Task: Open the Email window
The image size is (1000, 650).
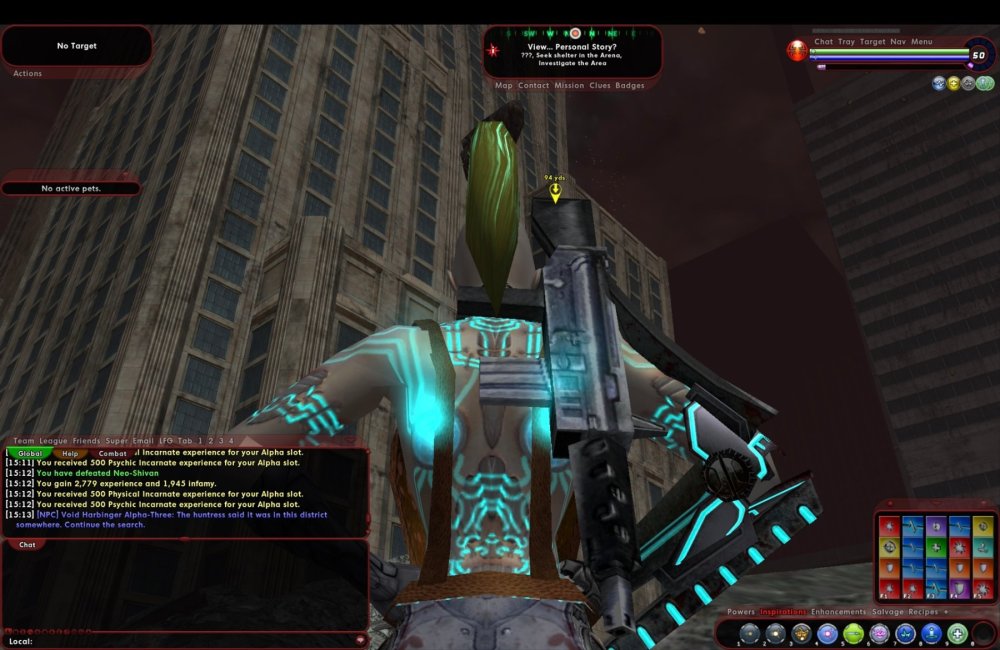Action: [143, 441]
